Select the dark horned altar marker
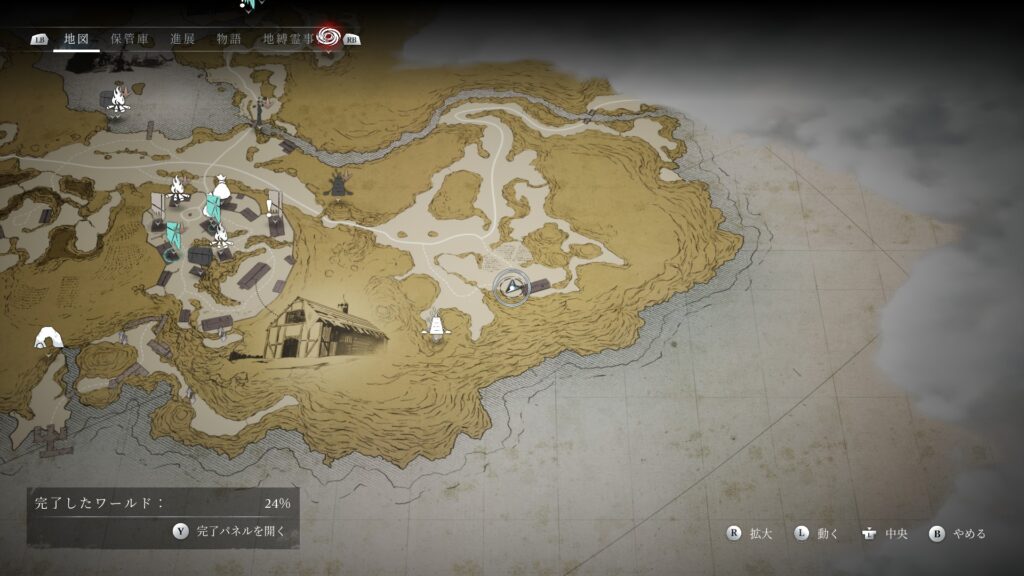 click(339, 184)
